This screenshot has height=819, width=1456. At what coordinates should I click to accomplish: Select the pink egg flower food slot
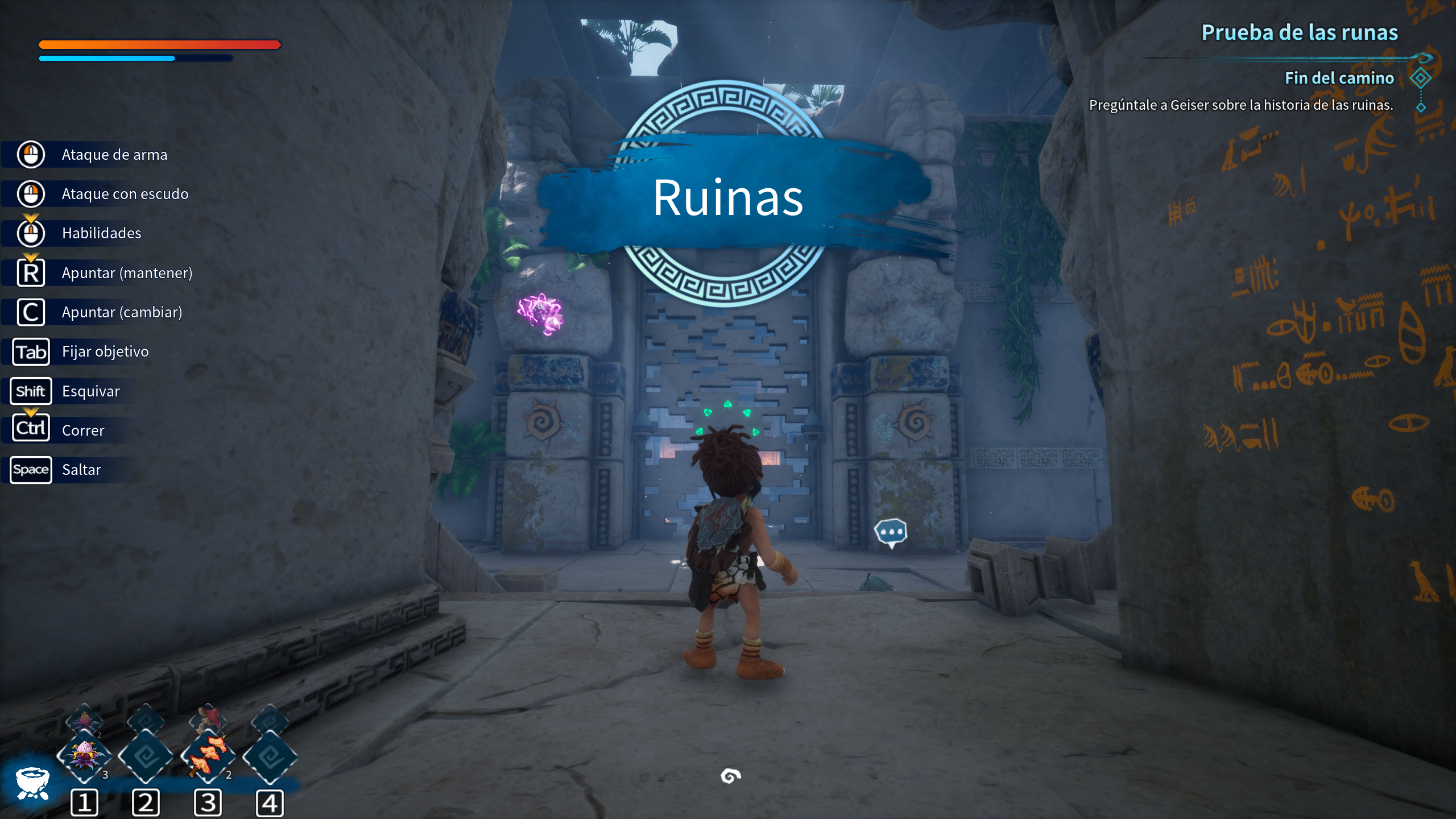[x=84, y=756]
